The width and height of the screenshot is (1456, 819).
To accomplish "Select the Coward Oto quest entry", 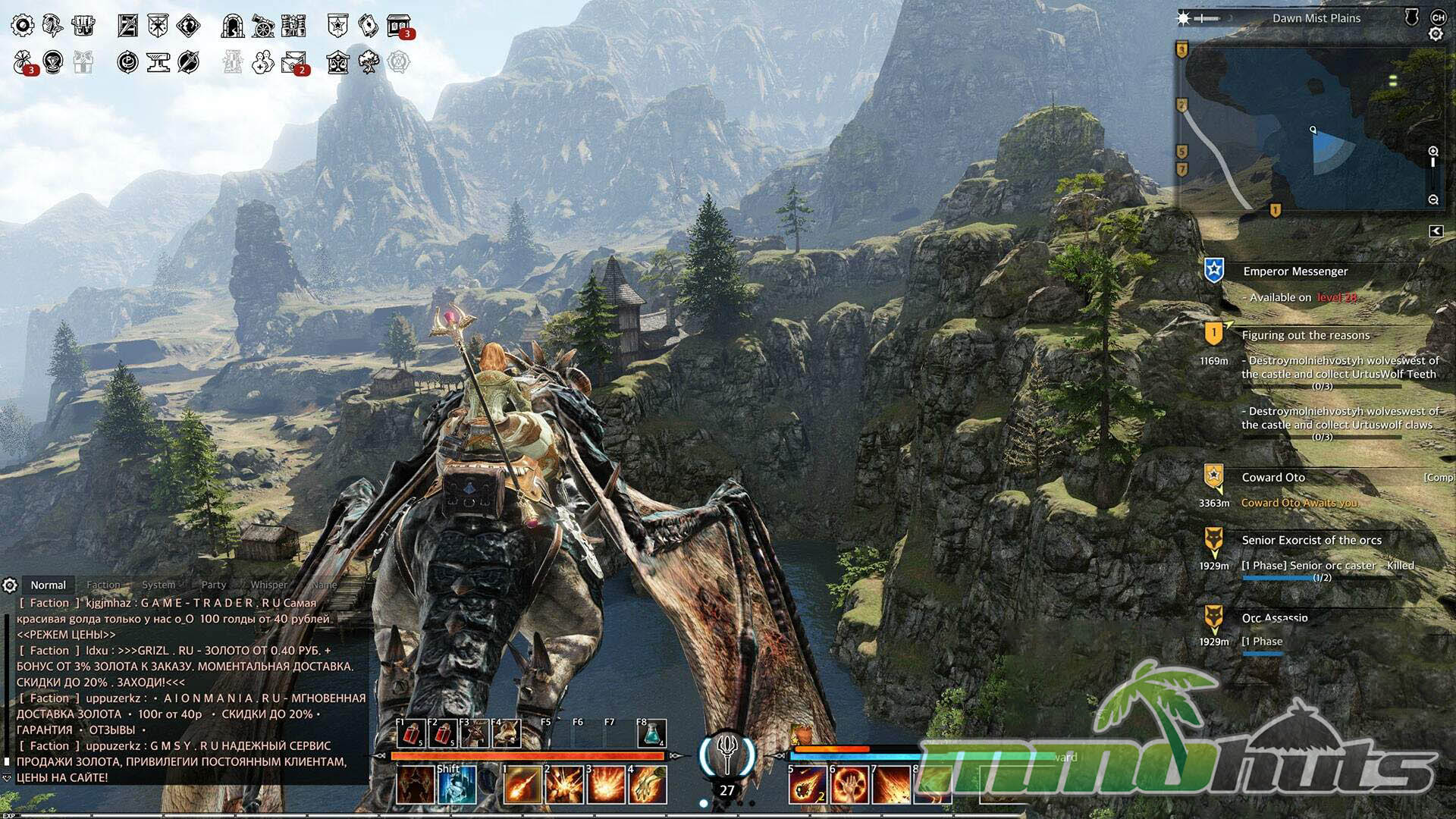I will point(1273,478).
